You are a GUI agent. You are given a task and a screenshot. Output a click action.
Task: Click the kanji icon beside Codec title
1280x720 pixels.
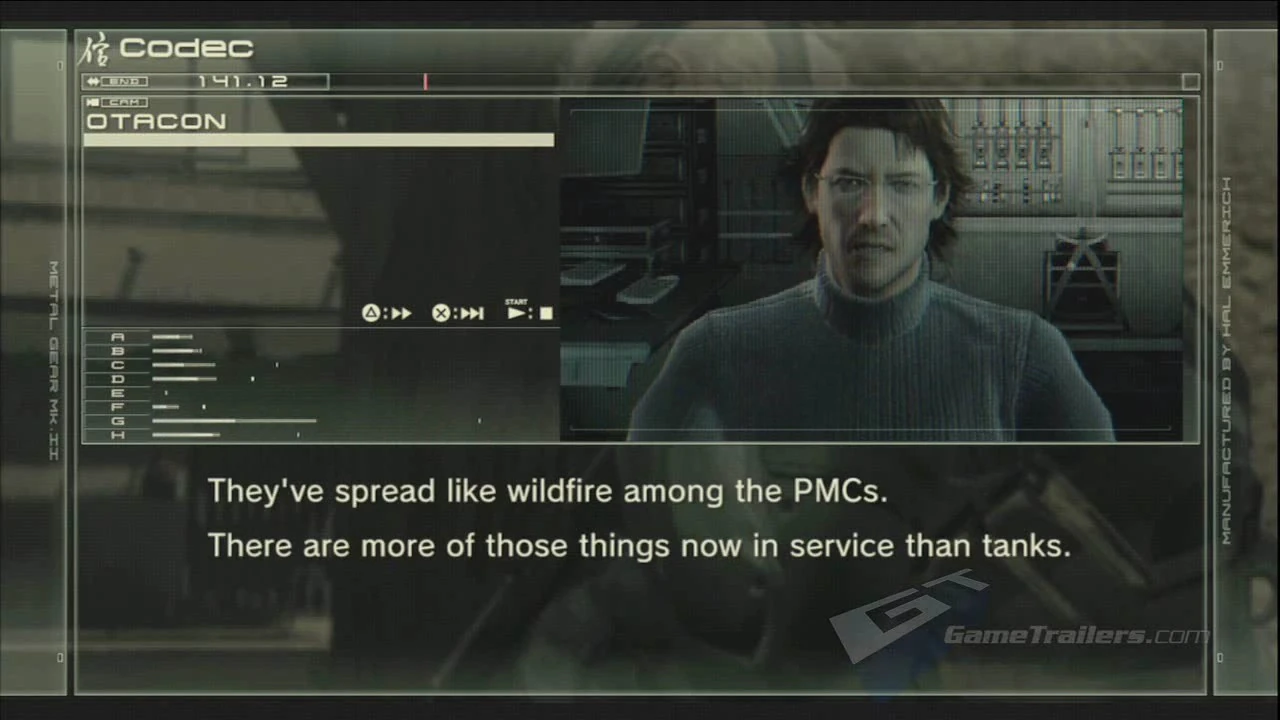pos(98,47)
